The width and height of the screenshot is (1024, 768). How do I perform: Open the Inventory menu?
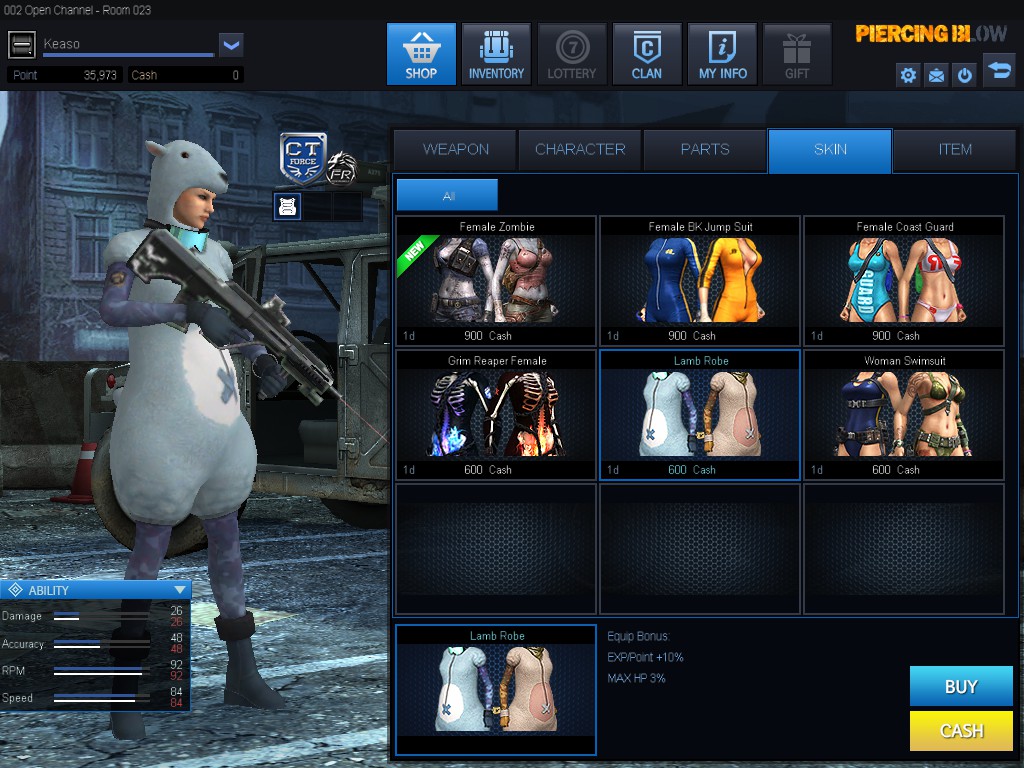496,54
